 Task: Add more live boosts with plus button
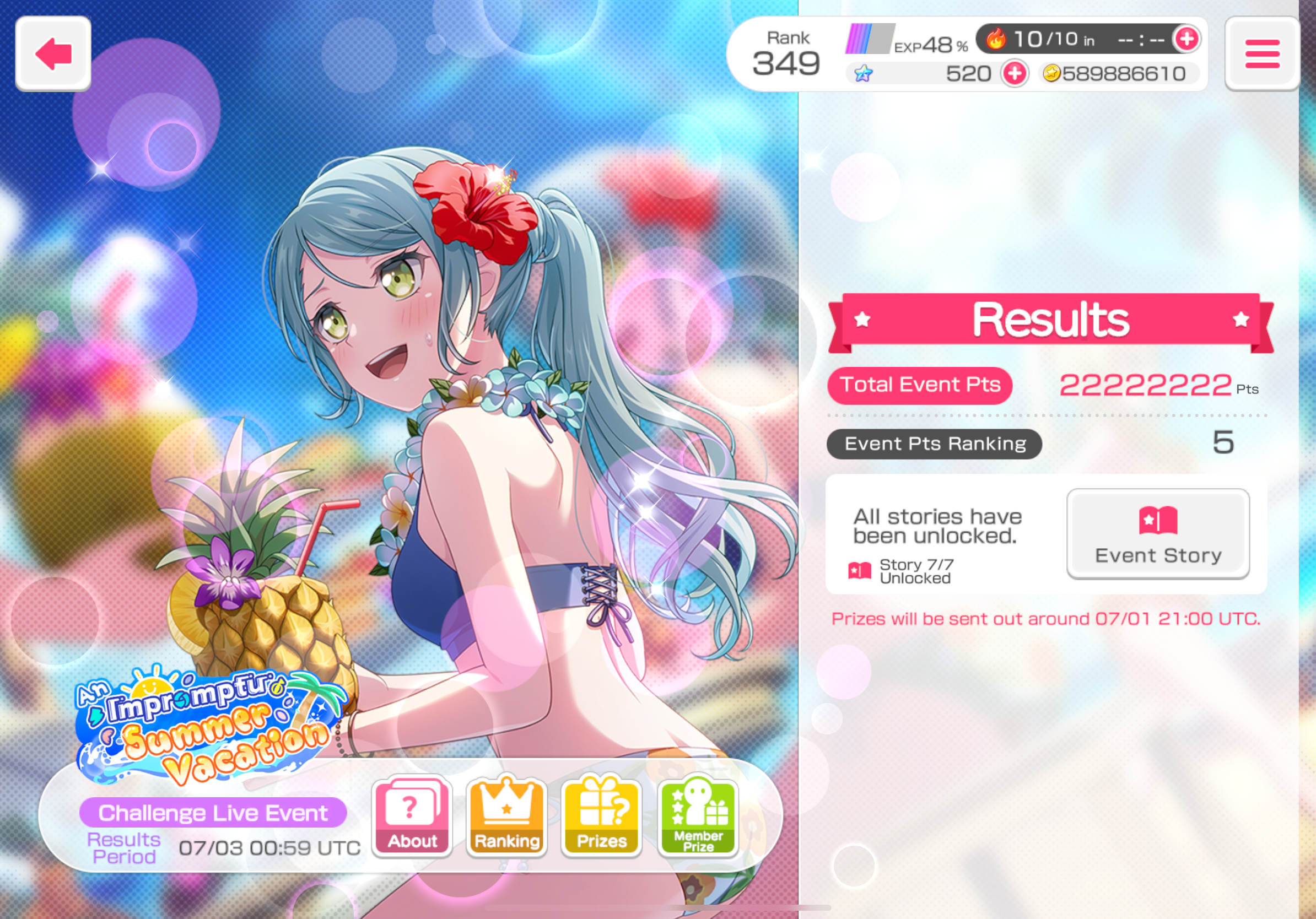pyautogui.click(x=1186, y=39)
